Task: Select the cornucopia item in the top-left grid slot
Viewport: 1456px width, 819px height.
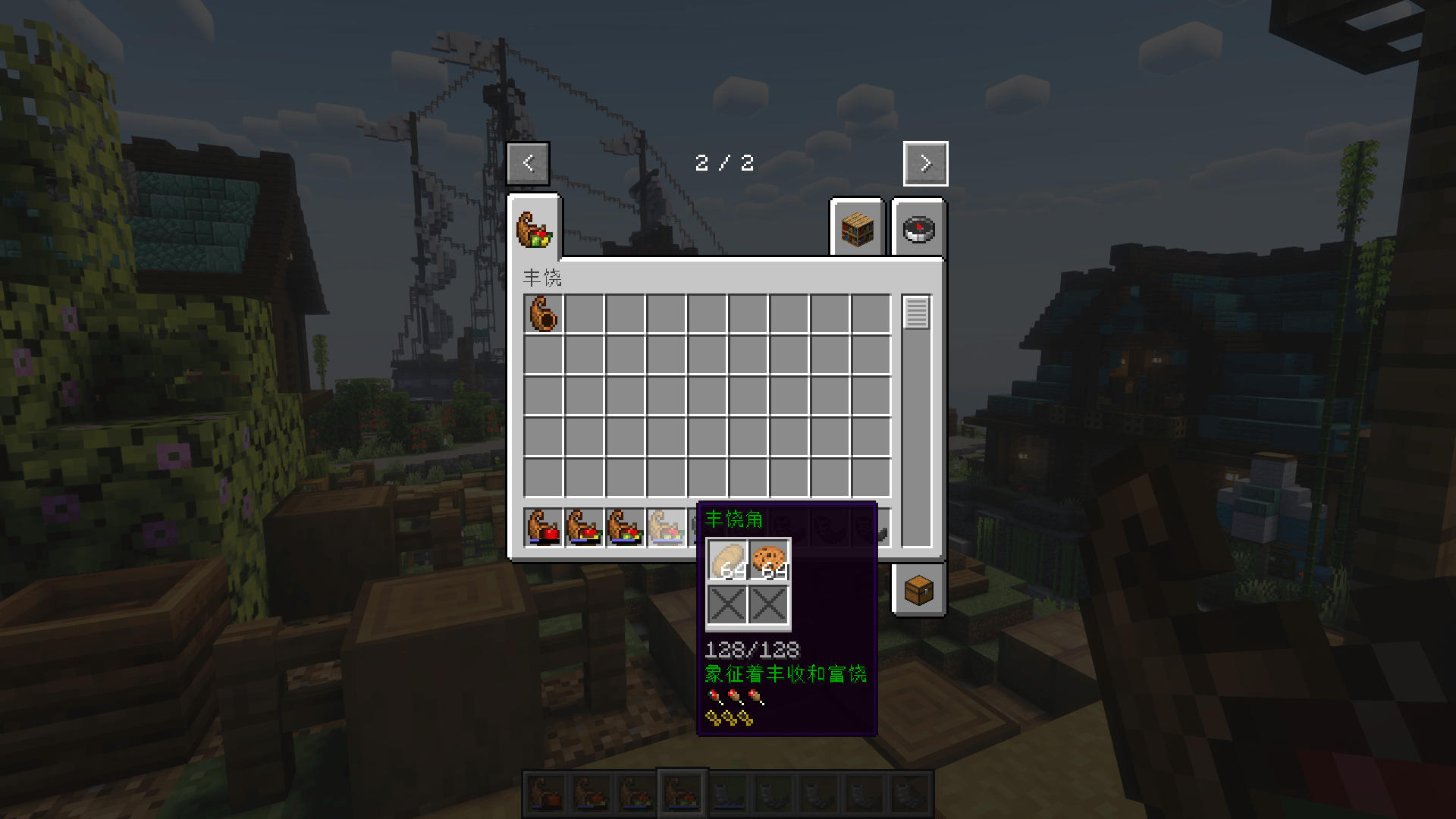Action: [541, 315]
